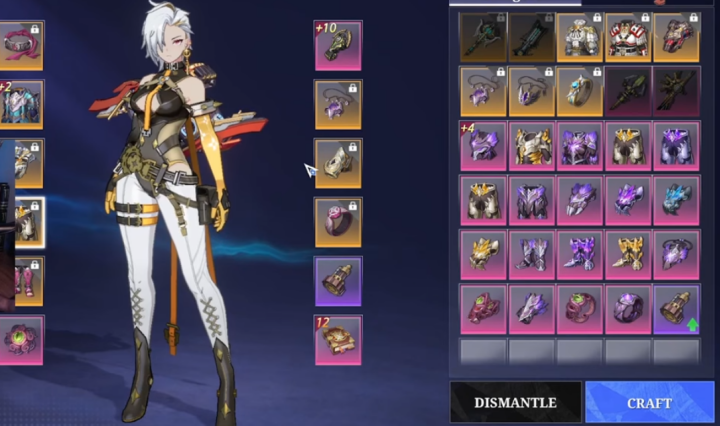Select the red and white chest armor
This screenshot has height=426, width=720.
(628, 38)
